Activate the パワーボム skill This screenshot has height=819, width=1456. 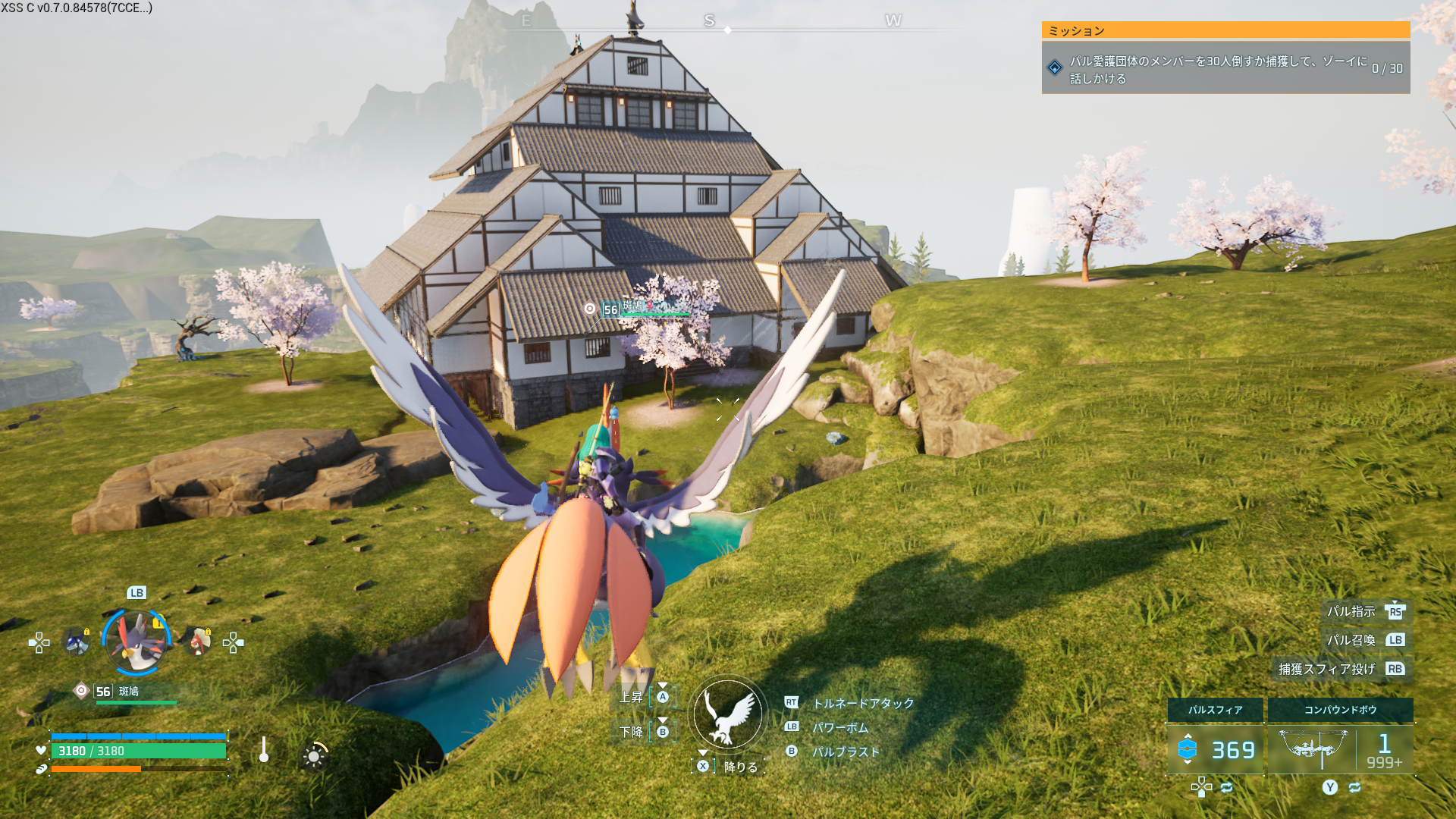tap(840, 728)
